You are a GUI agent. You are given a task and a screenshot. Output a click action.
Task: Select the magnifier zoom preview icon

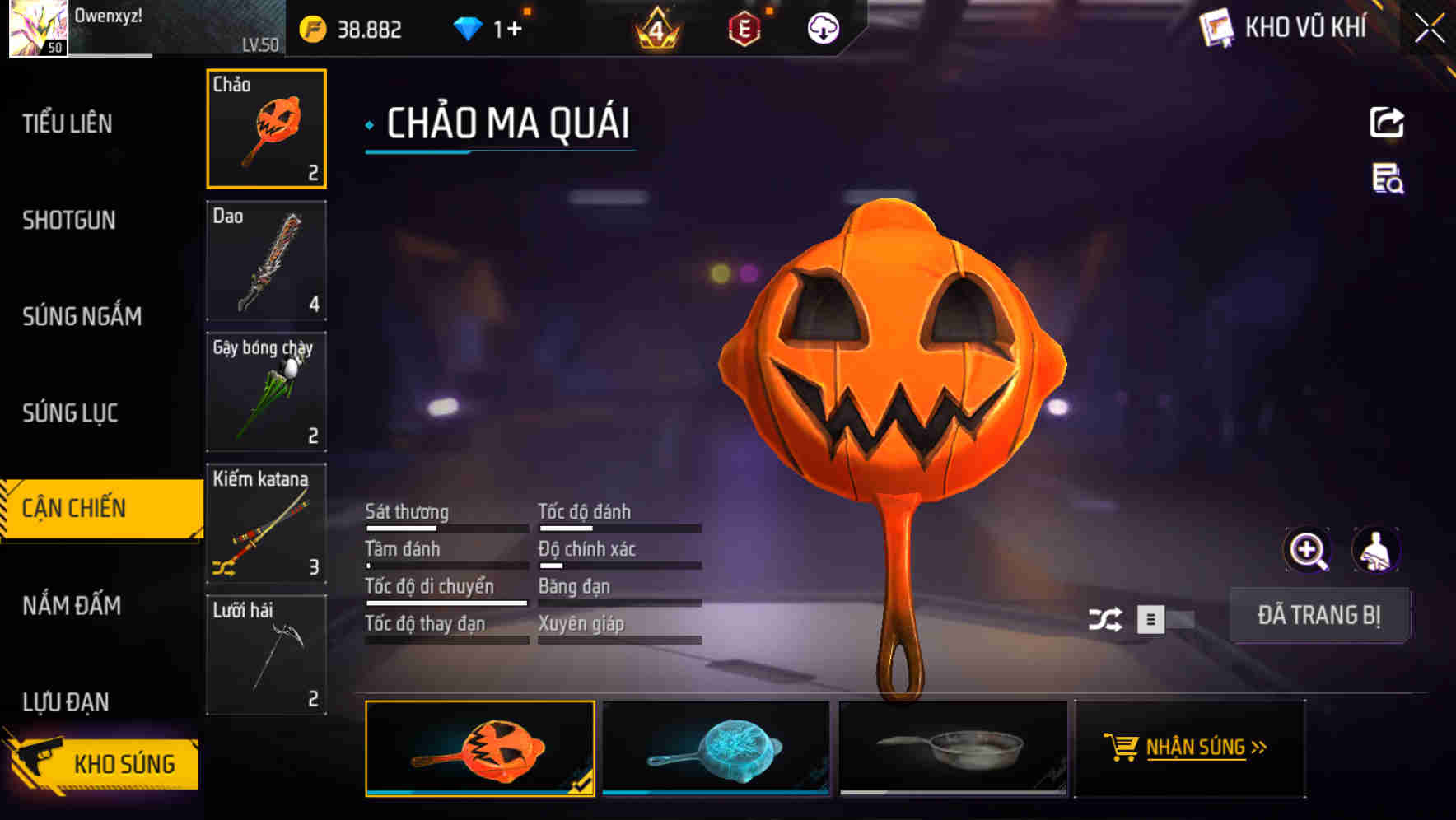[1308, 549]
